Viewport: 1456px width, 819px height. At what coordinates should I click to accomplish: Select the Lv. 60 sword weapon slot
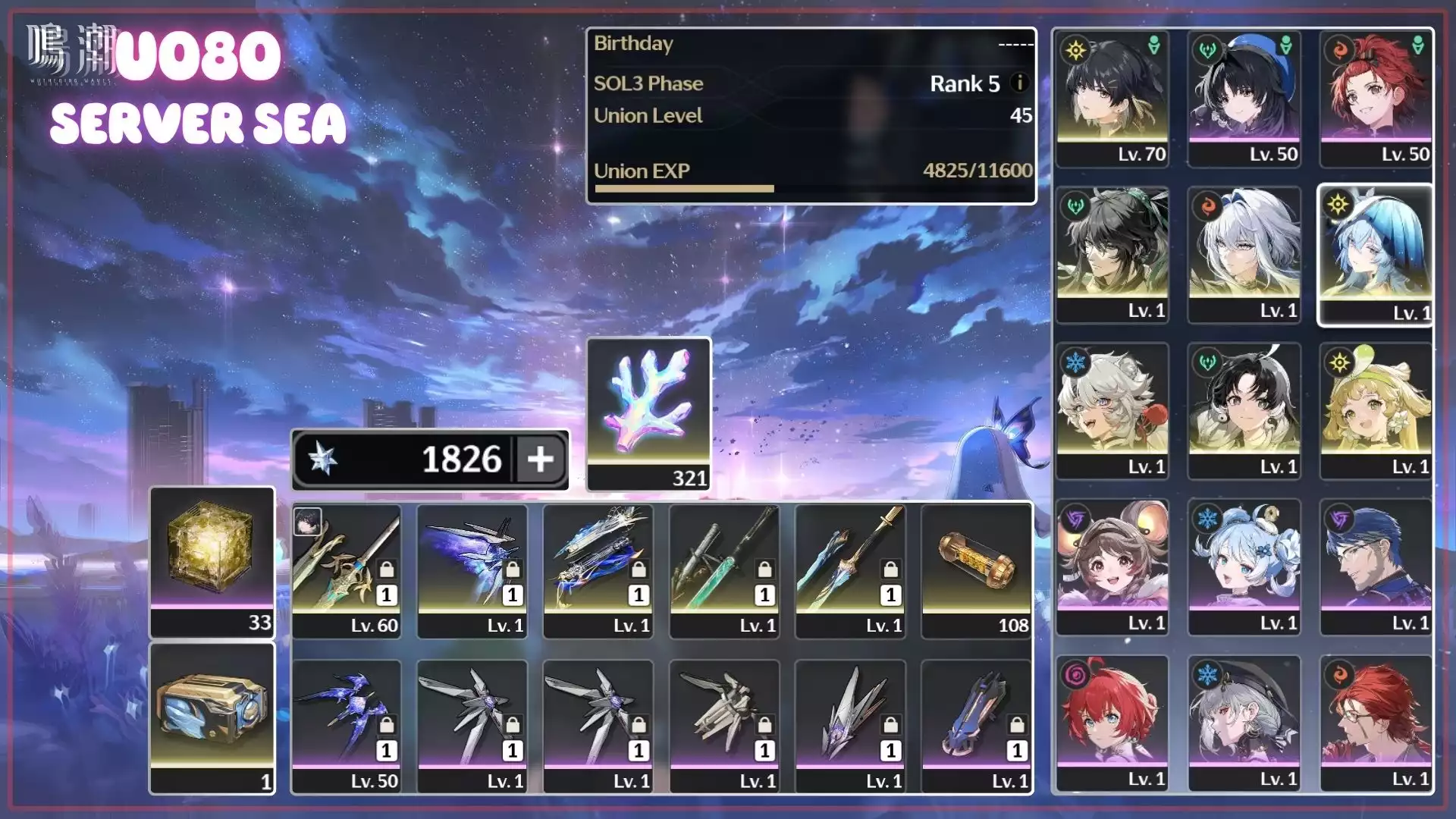point(347,570)
